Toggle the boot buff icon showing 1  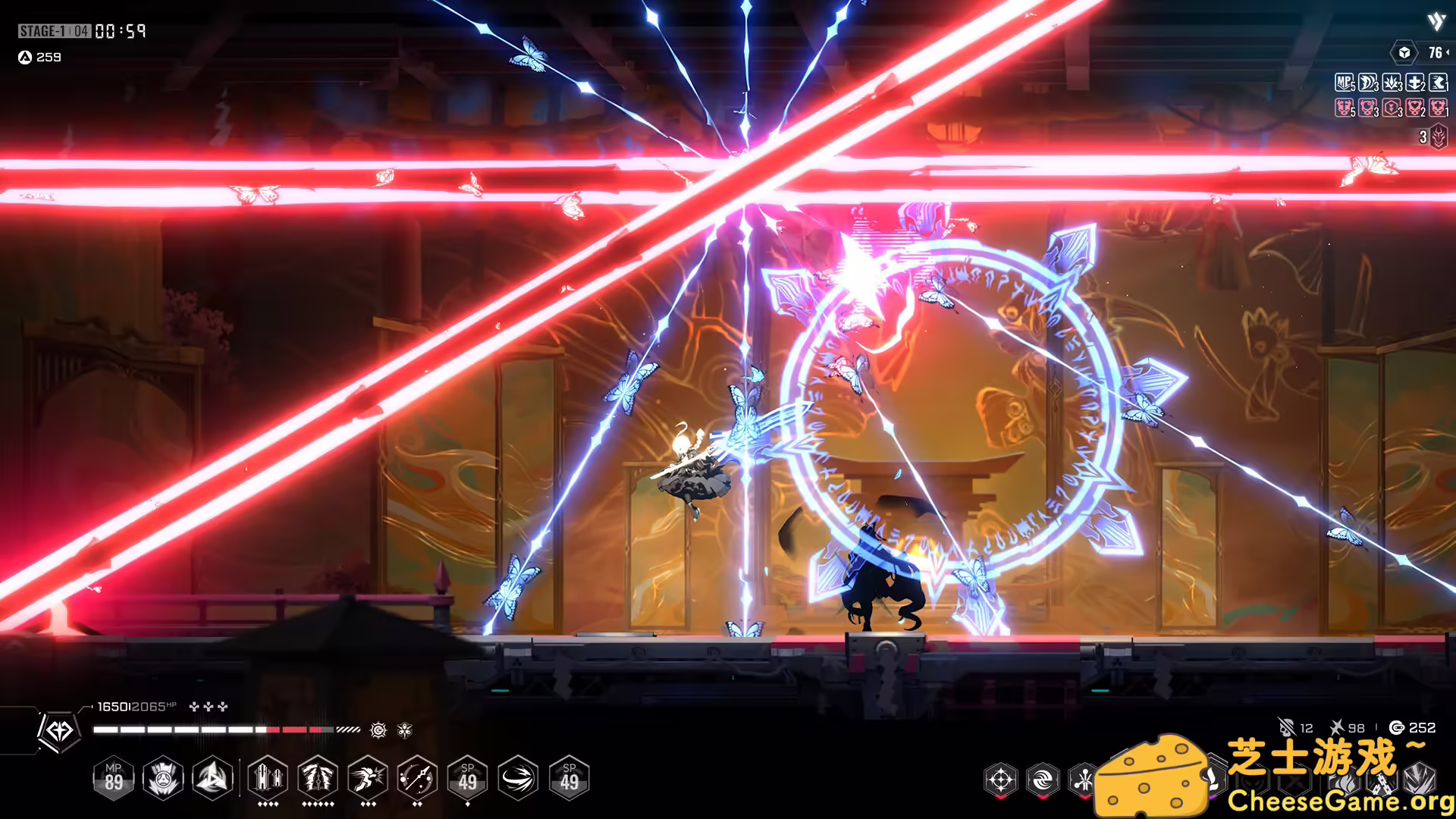(x=1439, y=83)
